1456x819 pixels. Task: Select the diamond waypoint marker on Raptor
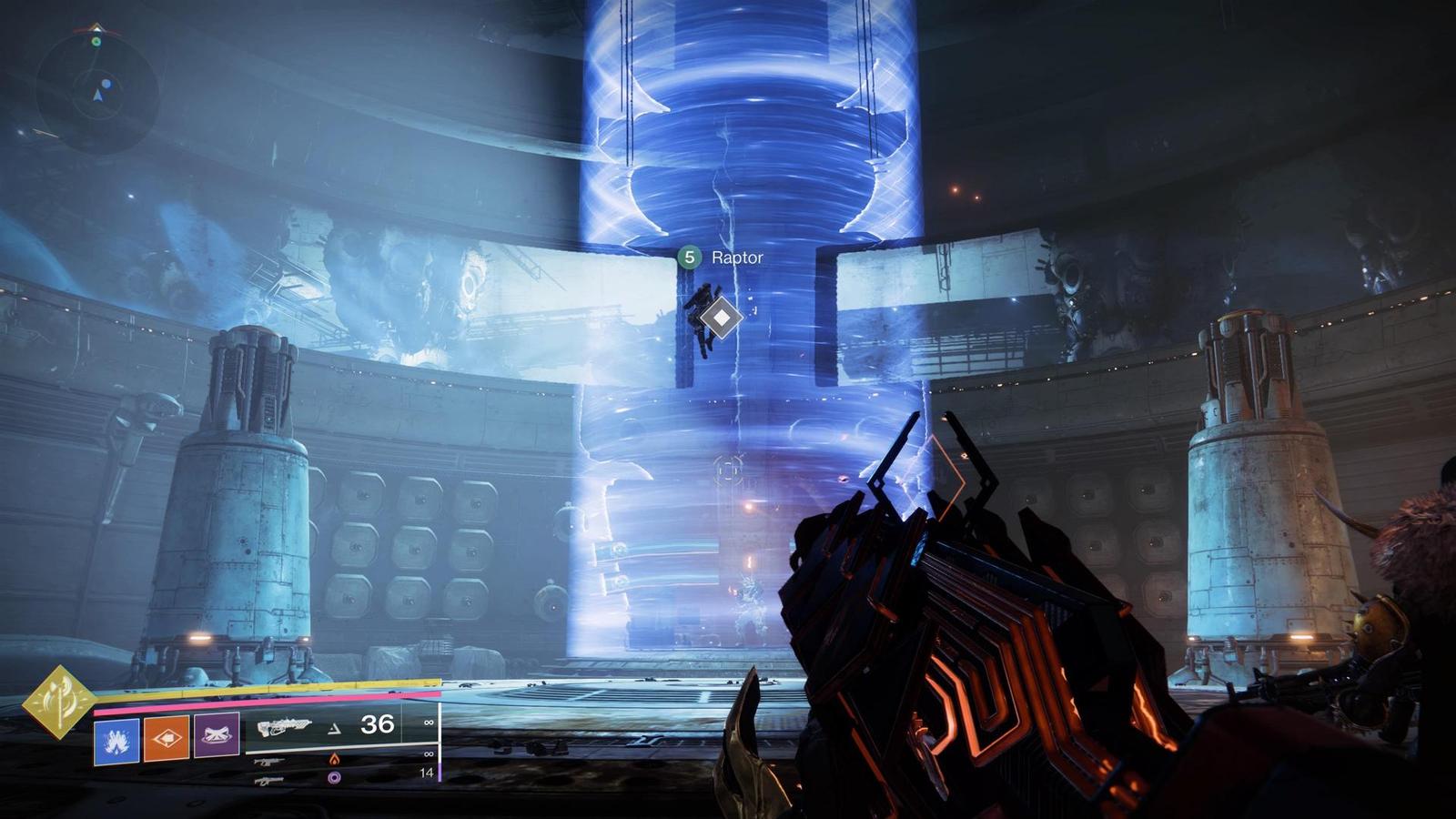[x=721, y=317]
